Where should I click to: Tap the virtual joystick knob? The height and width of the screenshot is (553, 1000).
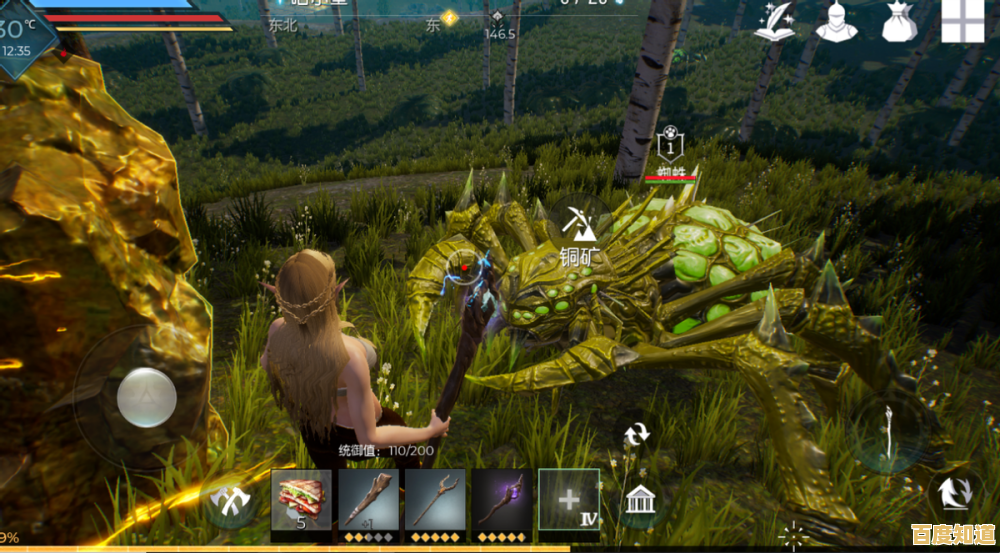[x=147, y=397]
